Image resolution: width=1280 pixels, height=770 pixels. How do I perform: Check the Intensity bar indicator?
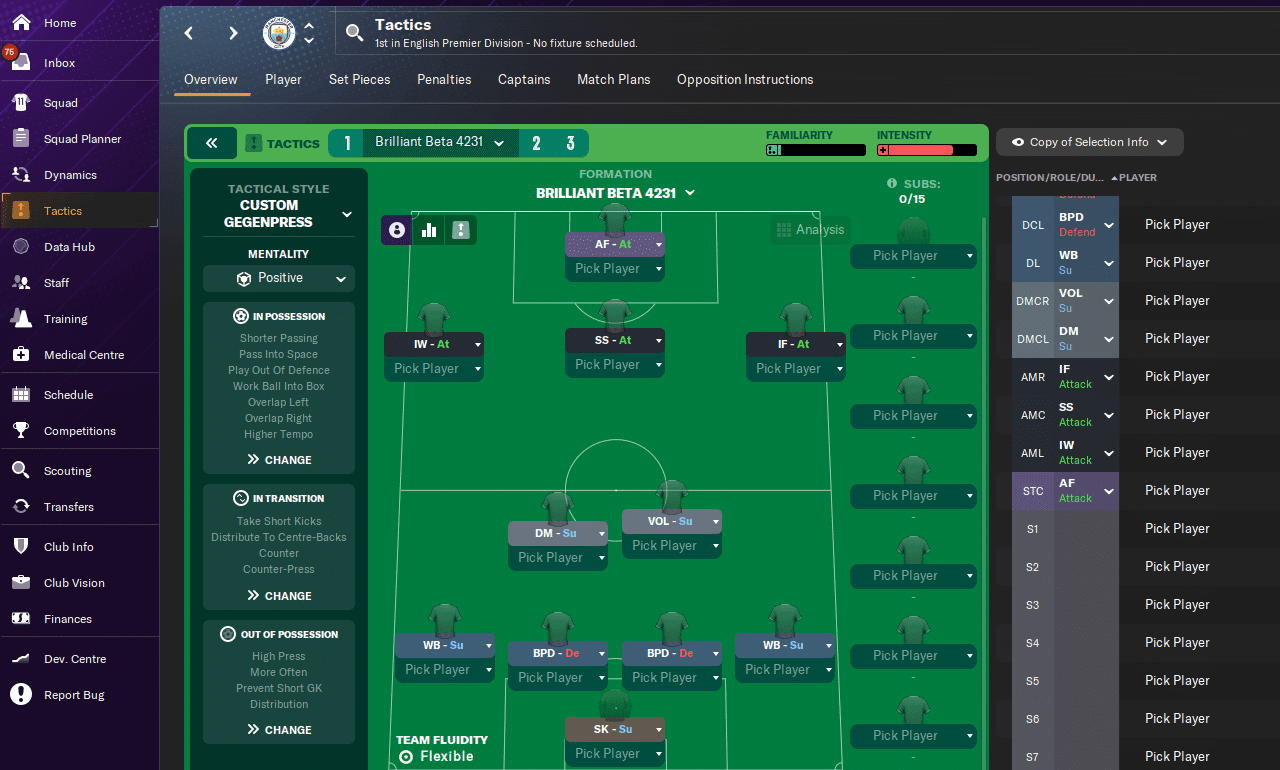[926, 150]
